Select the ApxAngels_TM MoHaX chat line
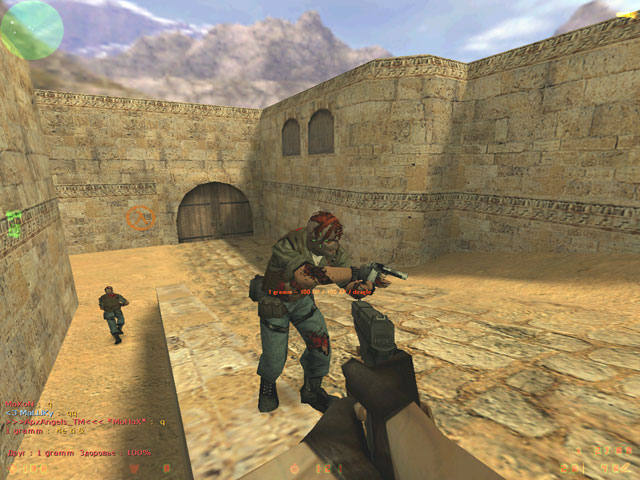The height and width of the screenshot is (480, 640). pos(85,422)
